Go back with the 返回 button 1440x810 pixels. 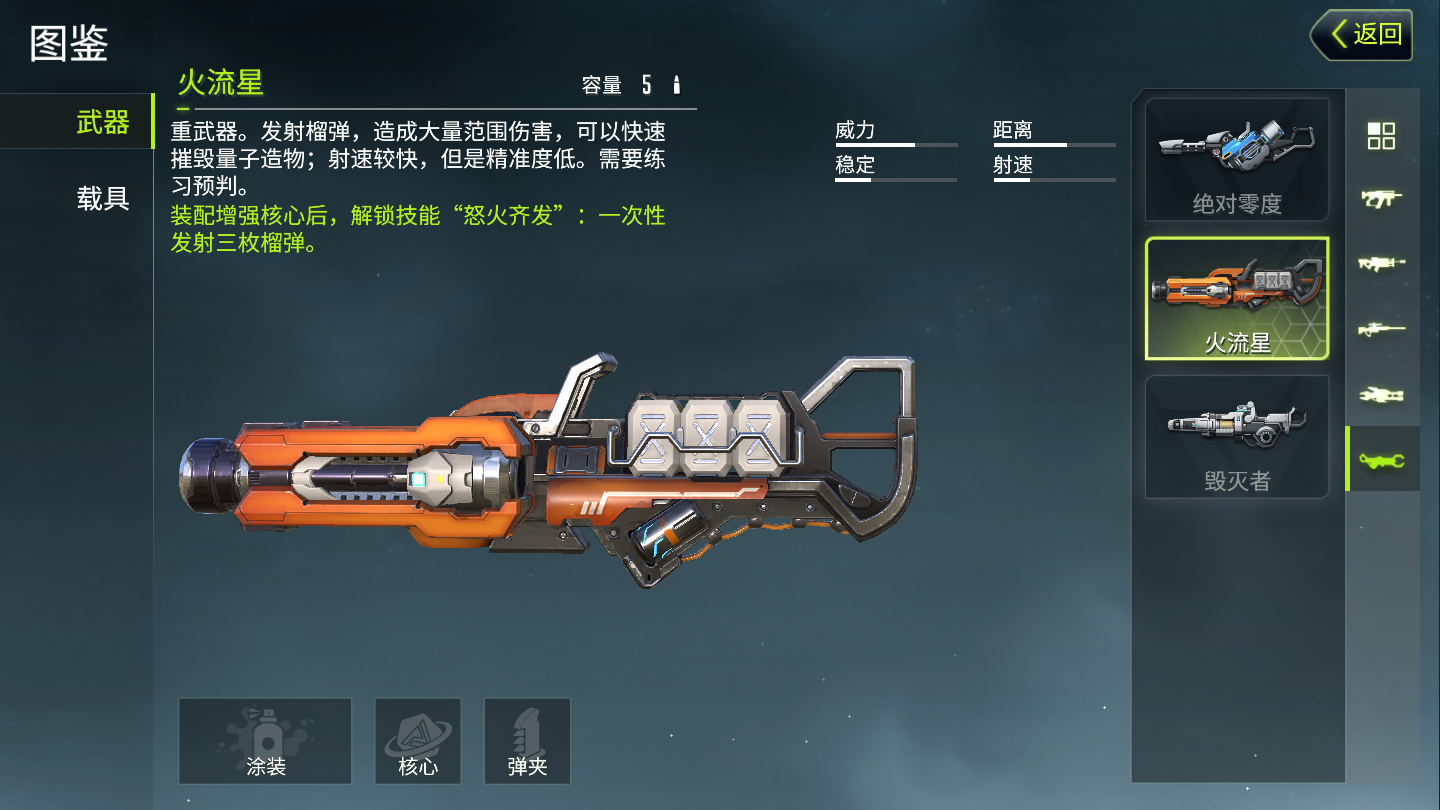[1362, 35]
